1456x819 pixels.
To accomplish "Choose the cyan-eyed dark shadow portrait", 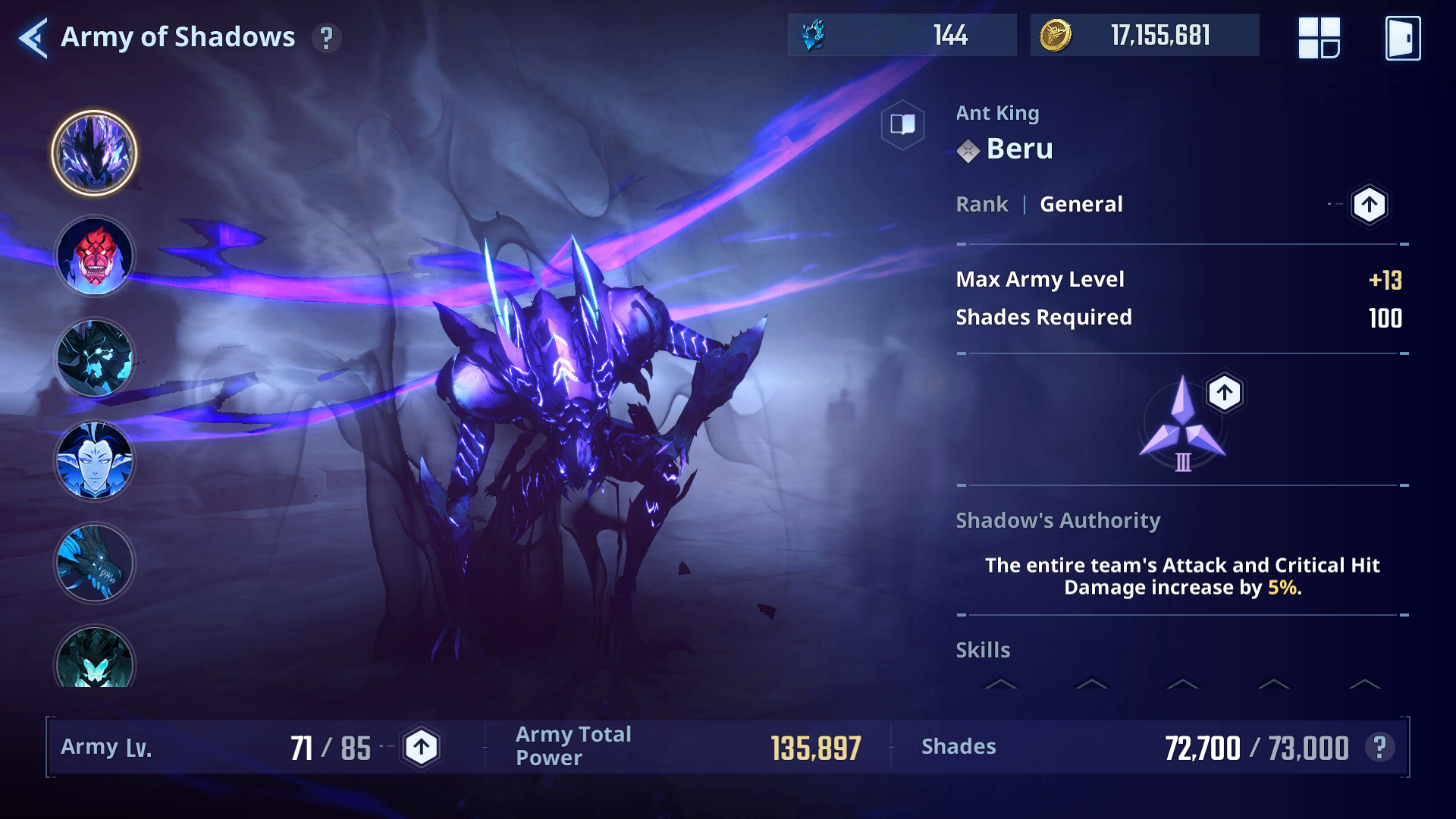I will pos(94,358).
